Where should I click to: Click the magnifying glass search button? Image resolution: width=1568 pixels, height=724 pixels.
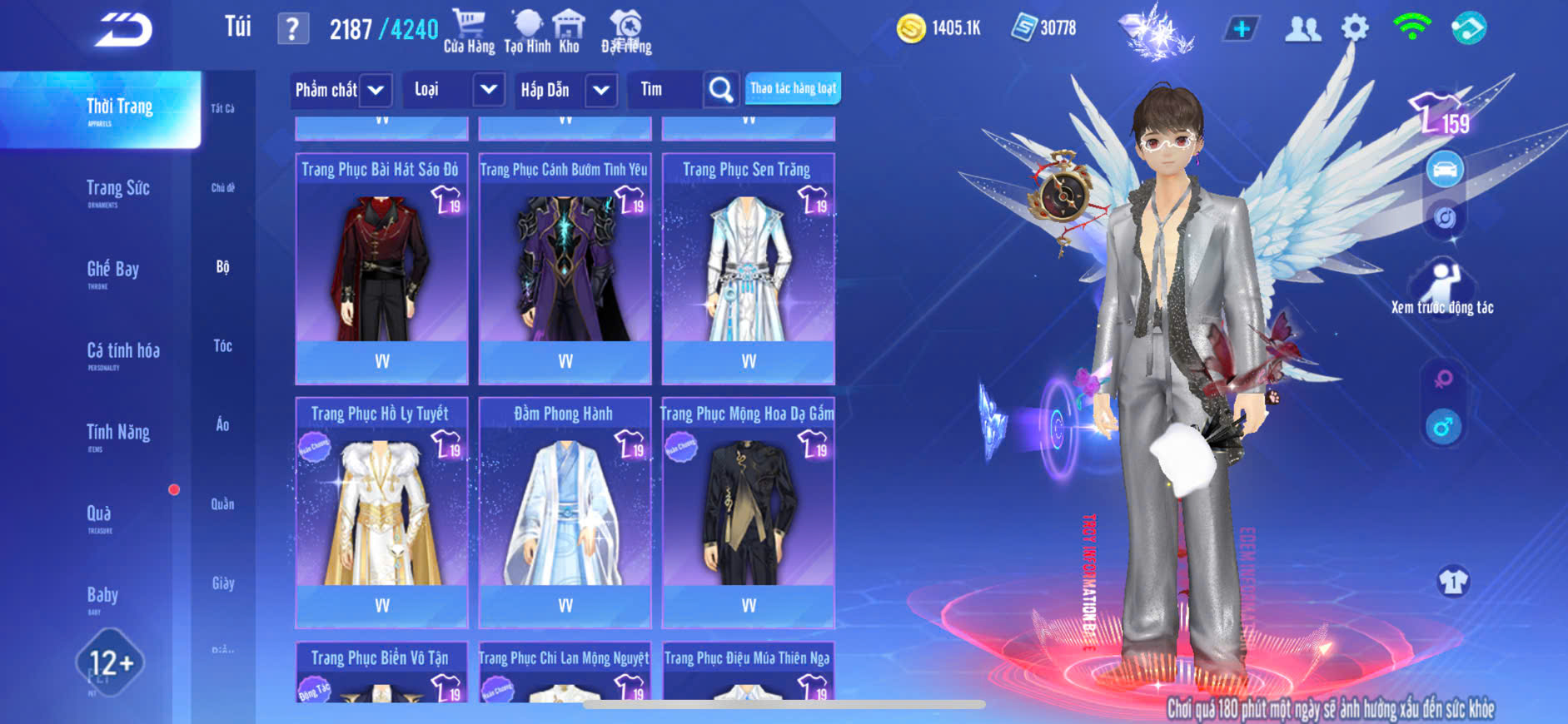(721, 90)
